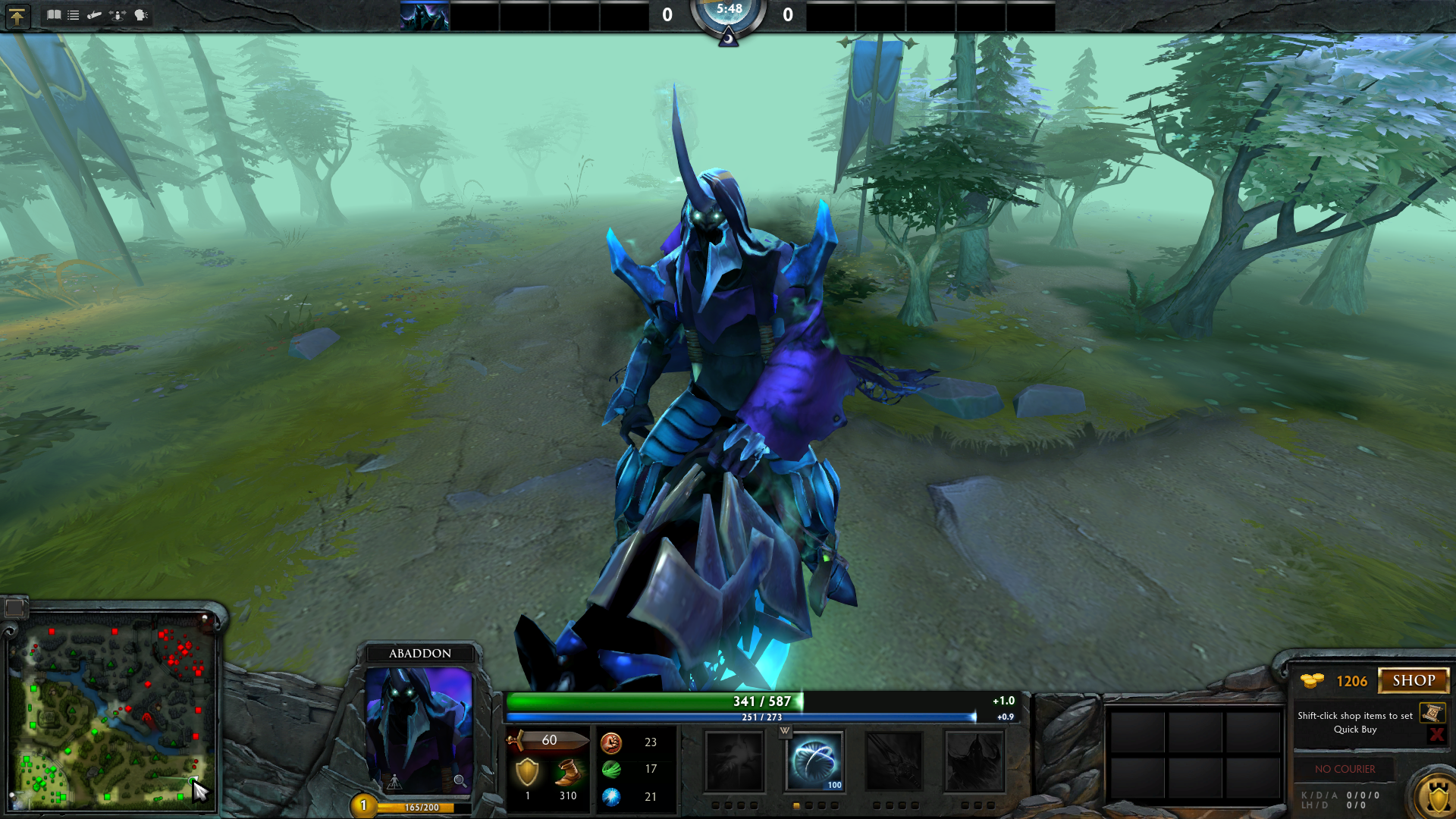The width and height of the screenshot is (1456, 819).
Task: Select the Abaddon portrait in top bar
Action: pos(425,15)
